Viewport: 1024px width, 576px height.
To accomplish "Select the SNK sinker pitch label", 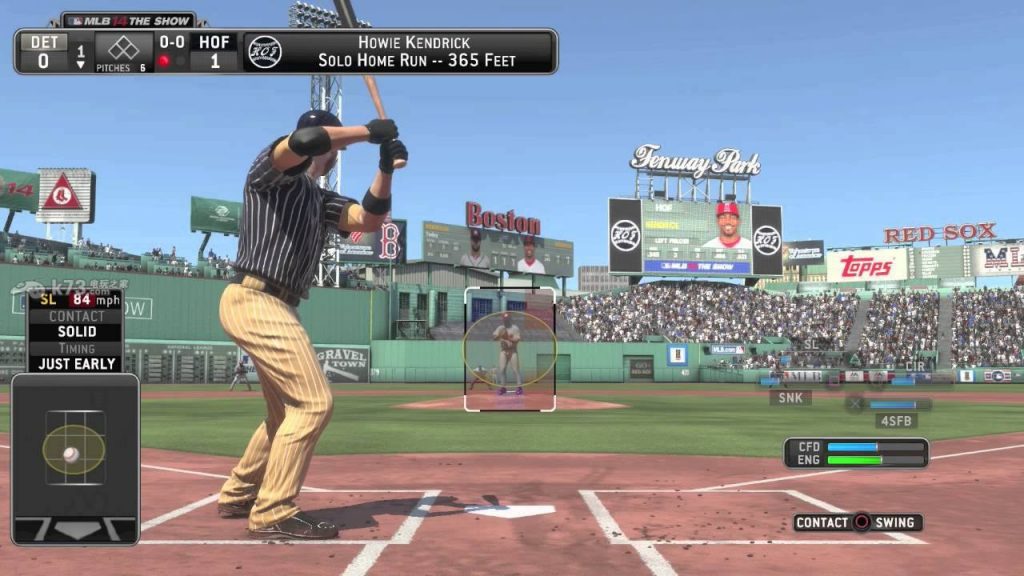I will (x=790, y=397).
